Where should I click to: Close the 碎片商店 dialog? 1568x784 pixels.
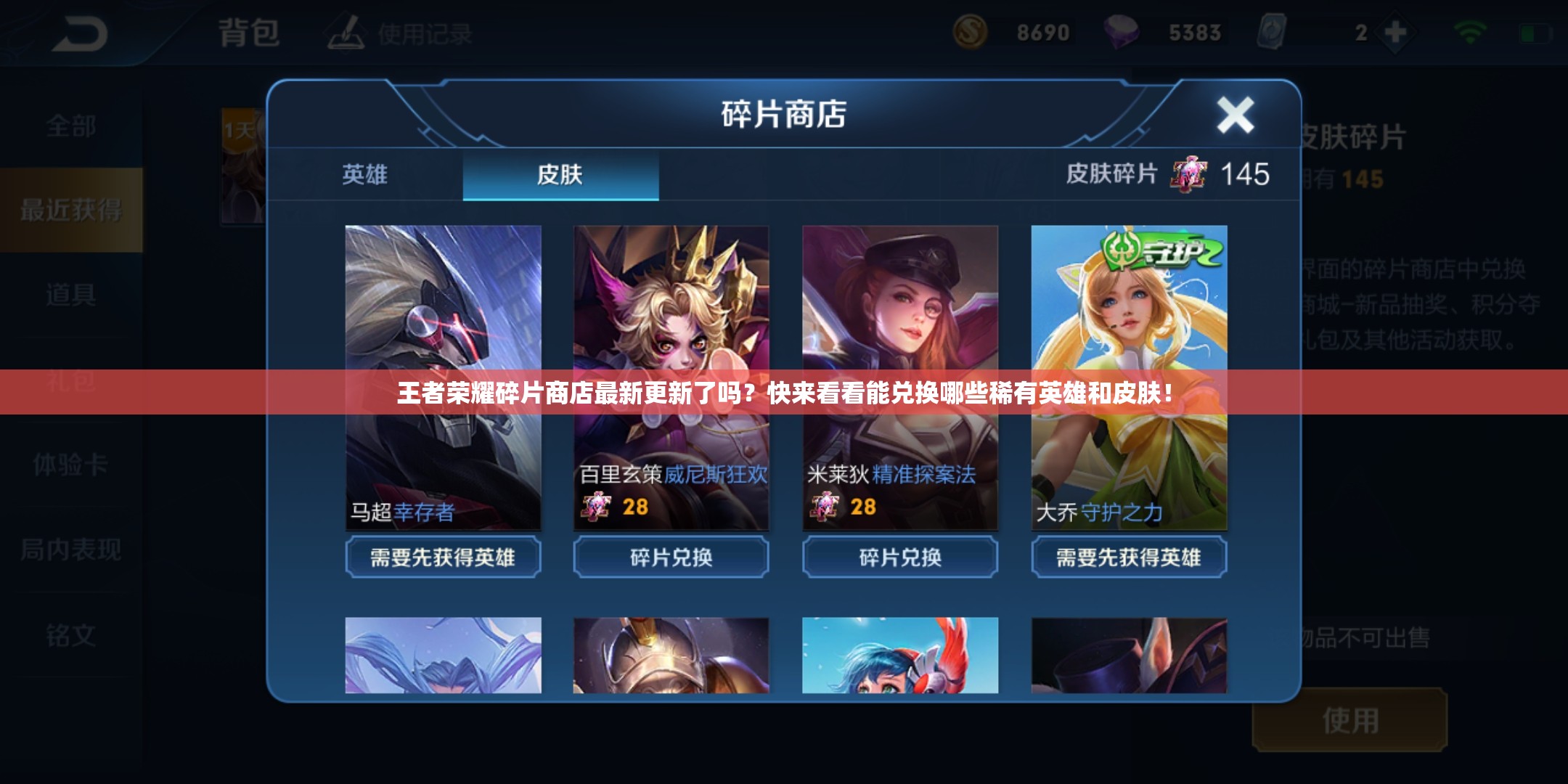tap(1234, 113)
